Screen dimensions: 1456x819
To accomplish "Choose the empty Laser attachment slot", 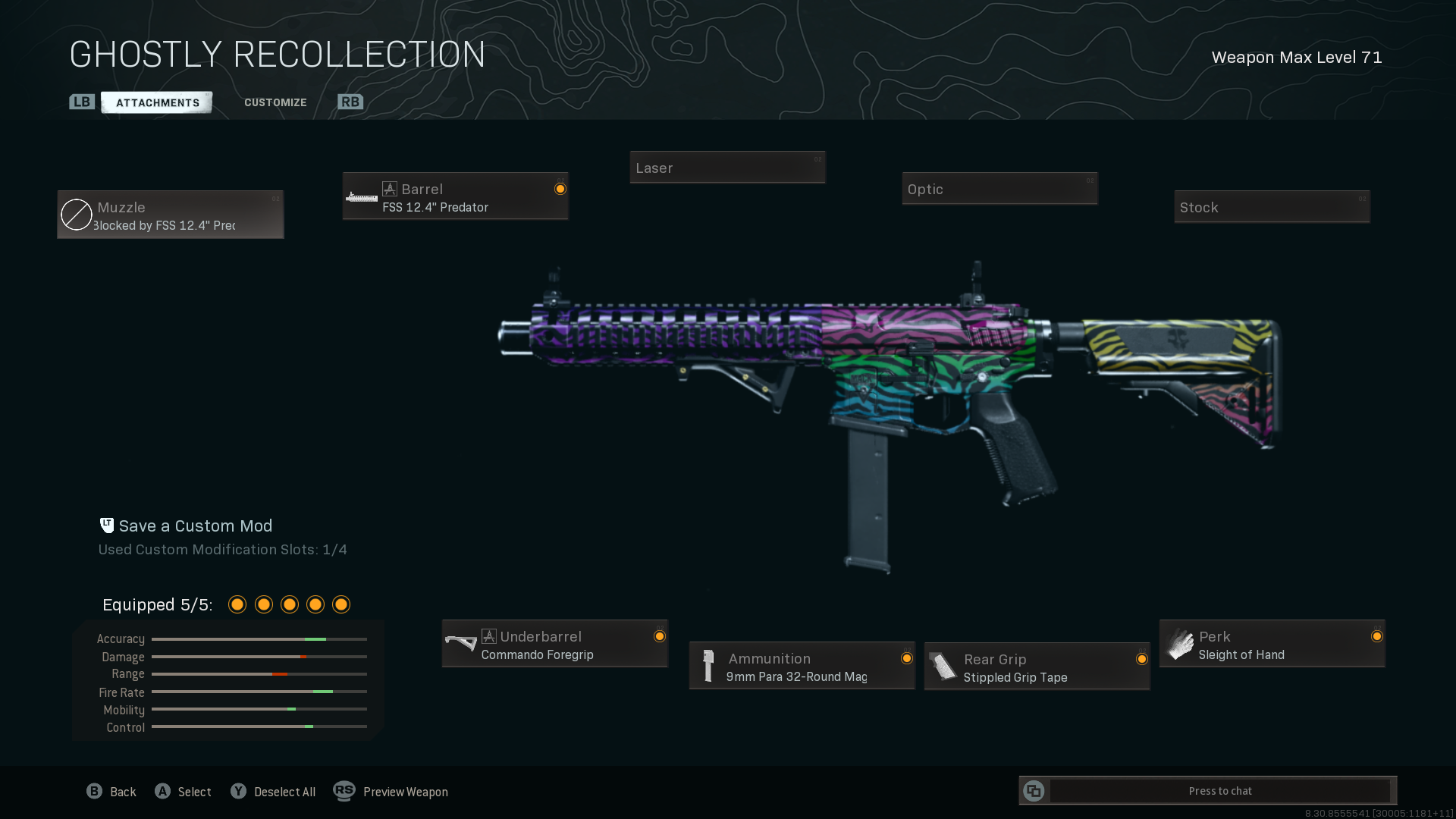I will [727, 168].
